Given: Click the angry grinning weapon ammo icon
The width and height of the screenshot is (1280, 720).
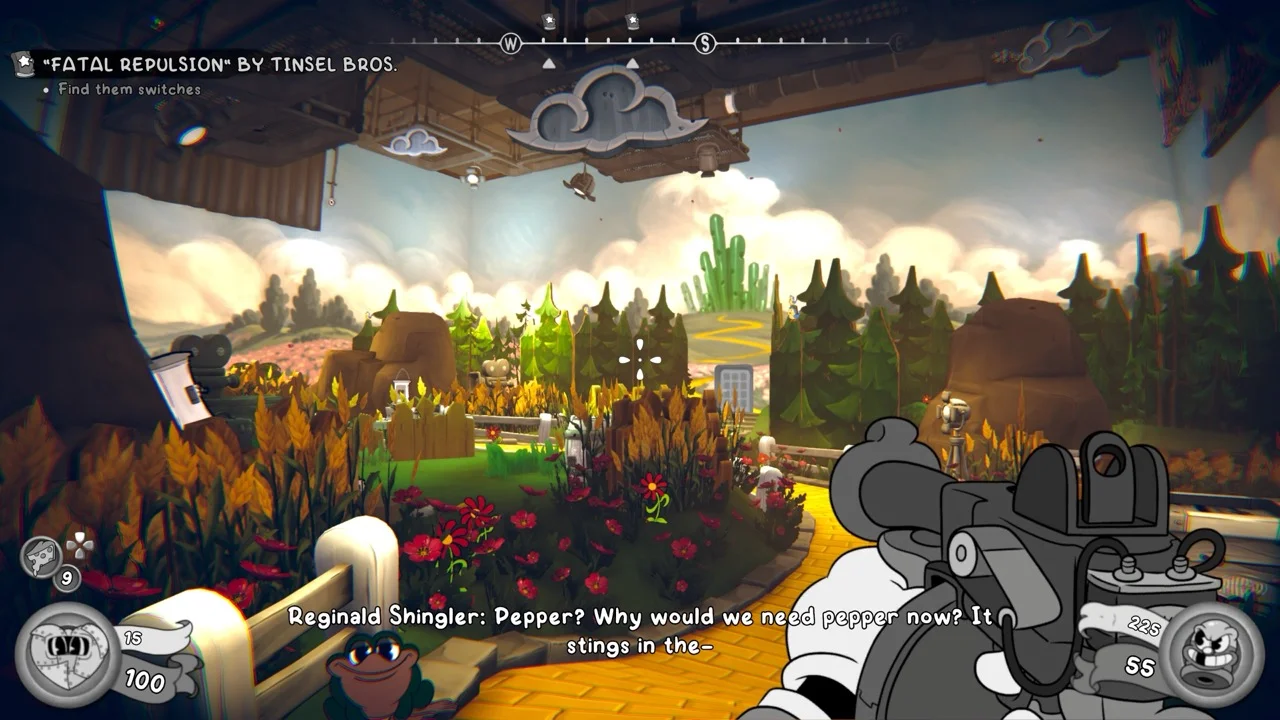Looking at the screenshot, I should 1212,651.
